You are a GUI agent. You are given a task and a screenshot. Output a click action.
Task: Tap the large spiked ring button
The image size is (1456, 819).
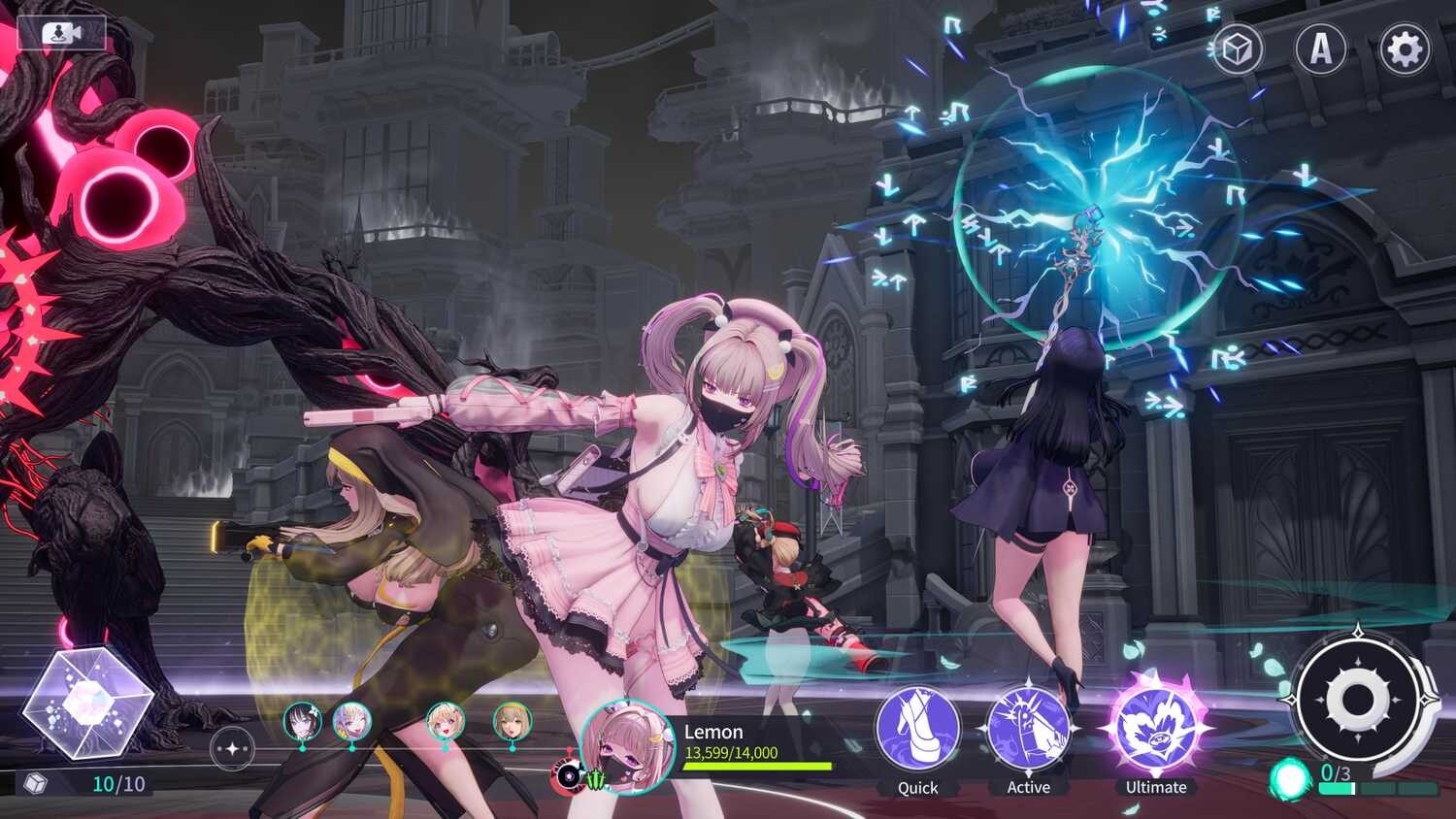1355,699
